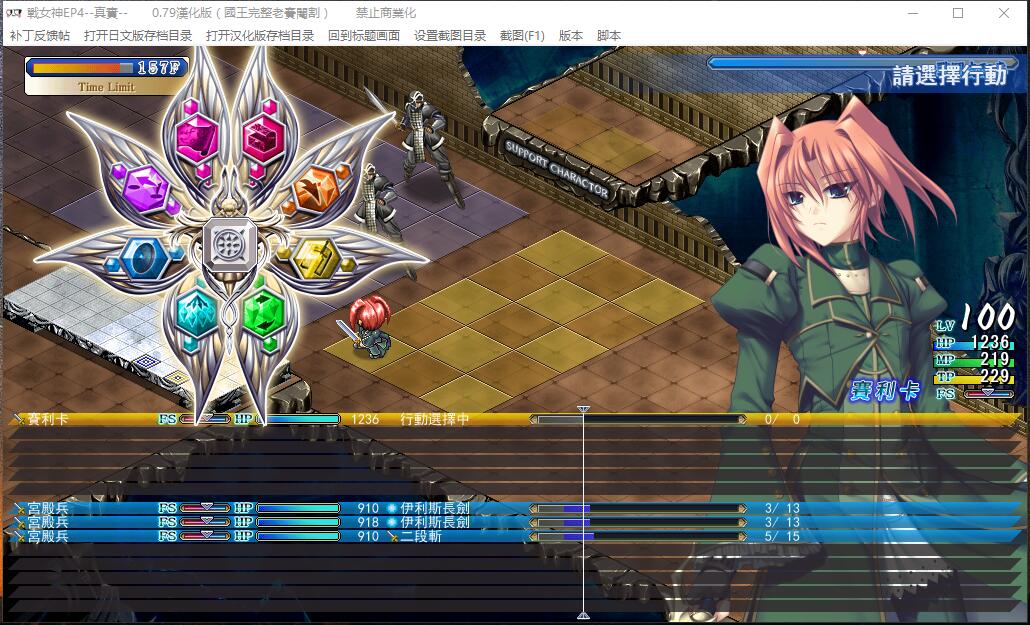This screenshot has width=1030, height=625.
Task: Open the 脚本 menu
Action: 609,35
